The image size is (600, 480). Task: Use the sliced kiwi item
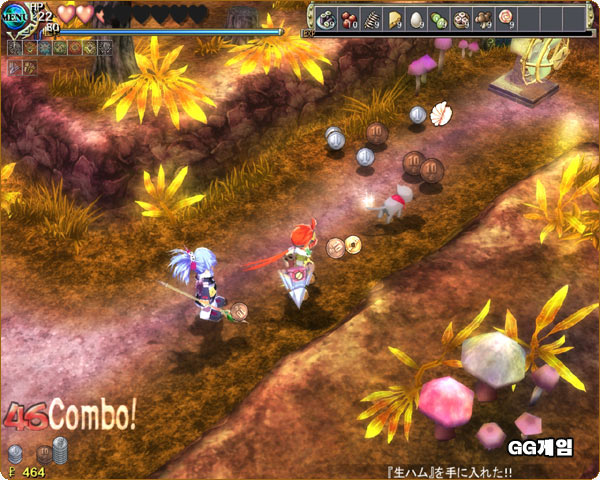[x=439, y=18]
